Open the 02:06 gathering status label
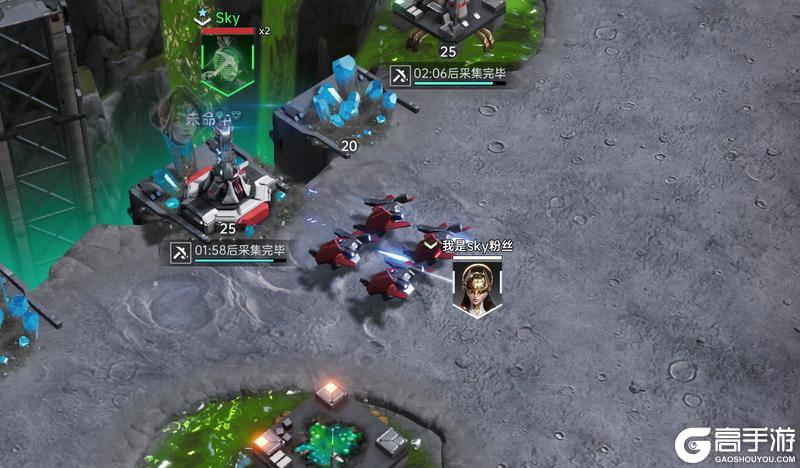 [x=446, y=75]
